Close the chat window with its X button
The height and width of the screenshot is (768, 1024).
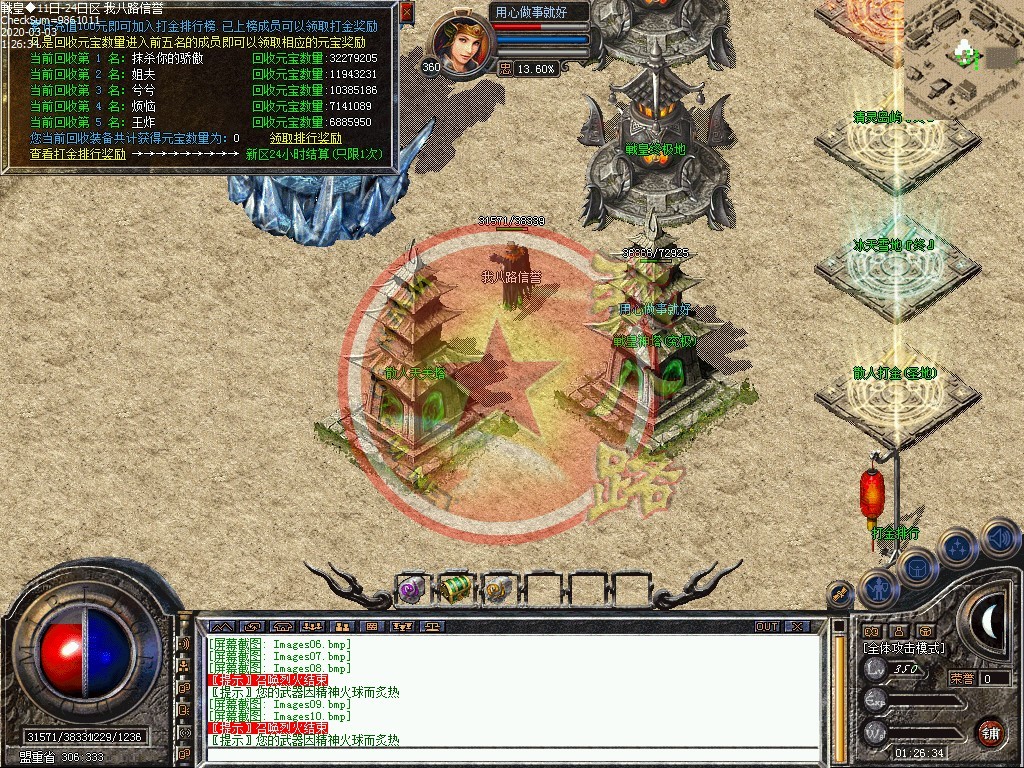click(x=796, y=627)
